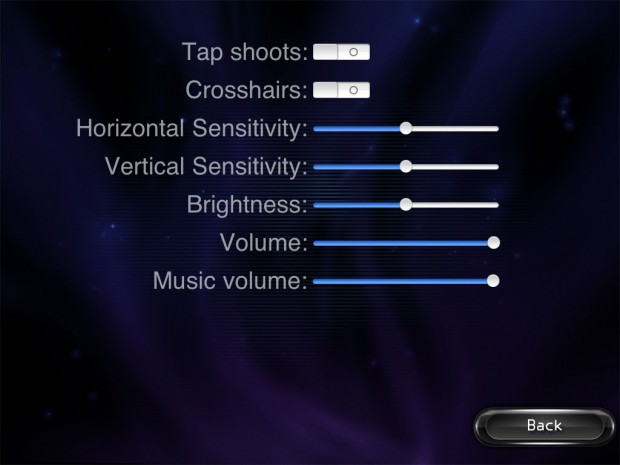Toggle the Tap shoots switch
This screenshot has width=620, height=465.
(x=341, y=50)
